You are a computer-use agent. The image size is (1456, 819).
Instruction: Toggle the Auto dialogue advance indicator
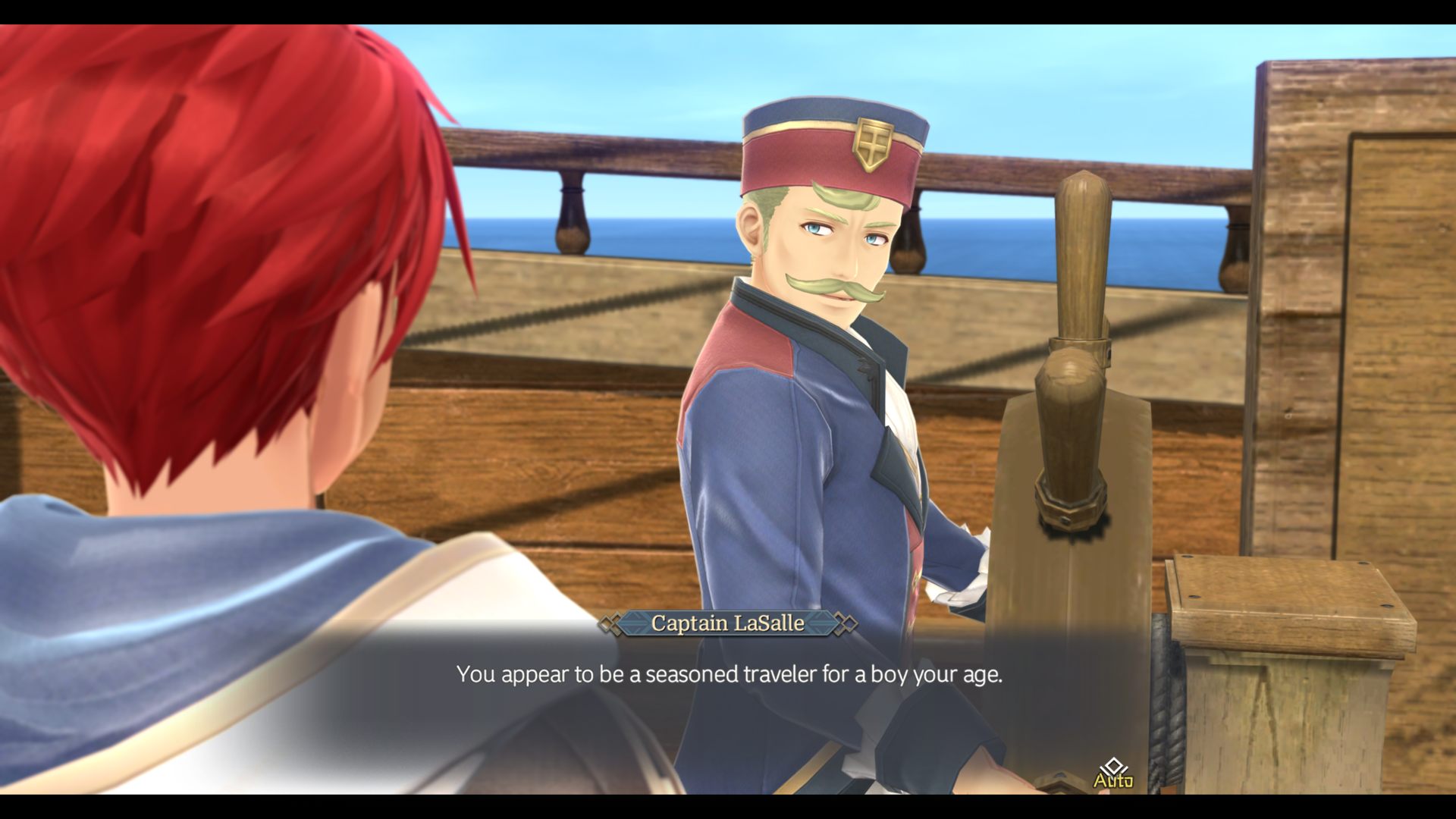point(1112,774)
